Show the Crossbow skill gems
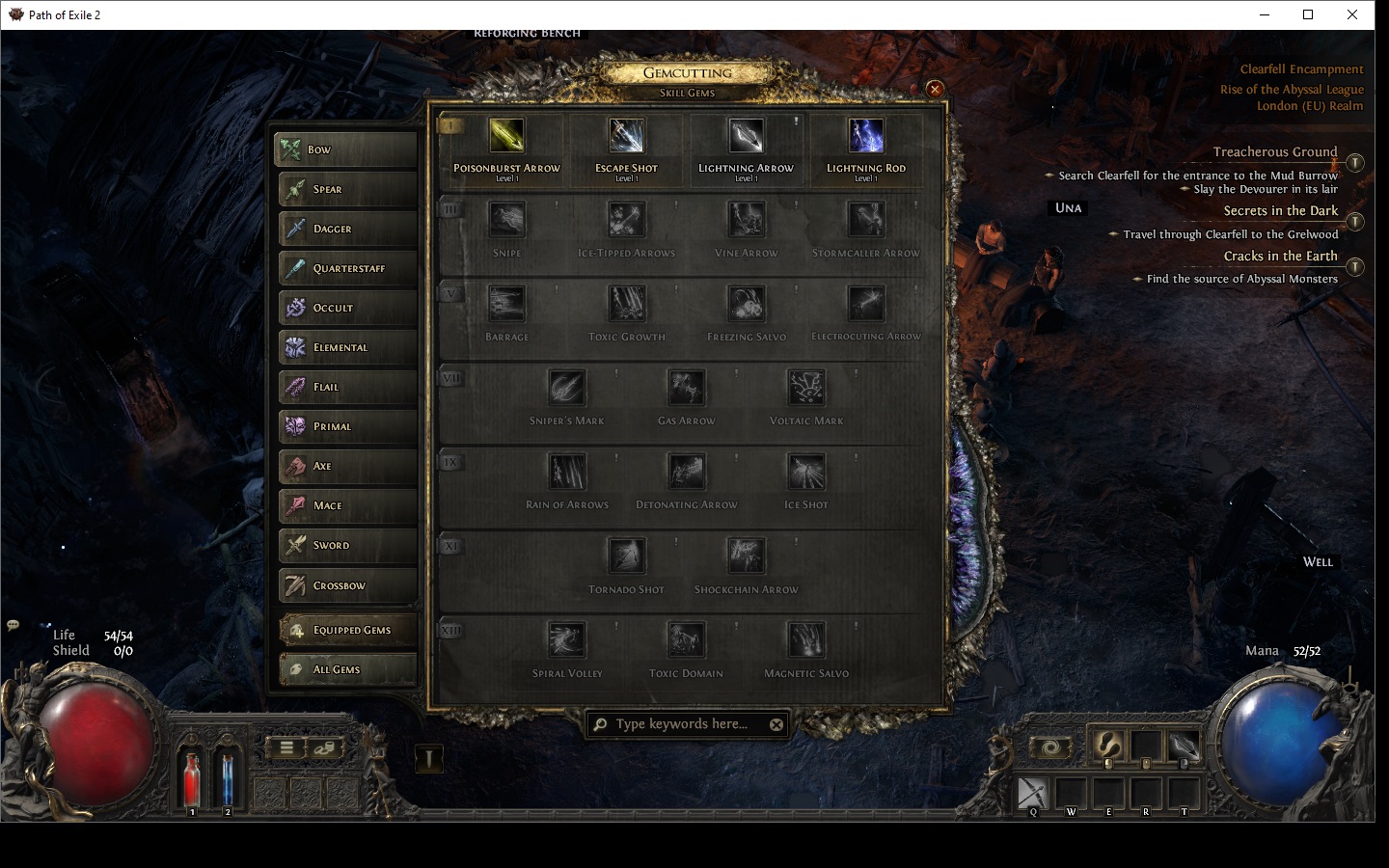This screenshot has height=868, width=1389. click(347, 585)
